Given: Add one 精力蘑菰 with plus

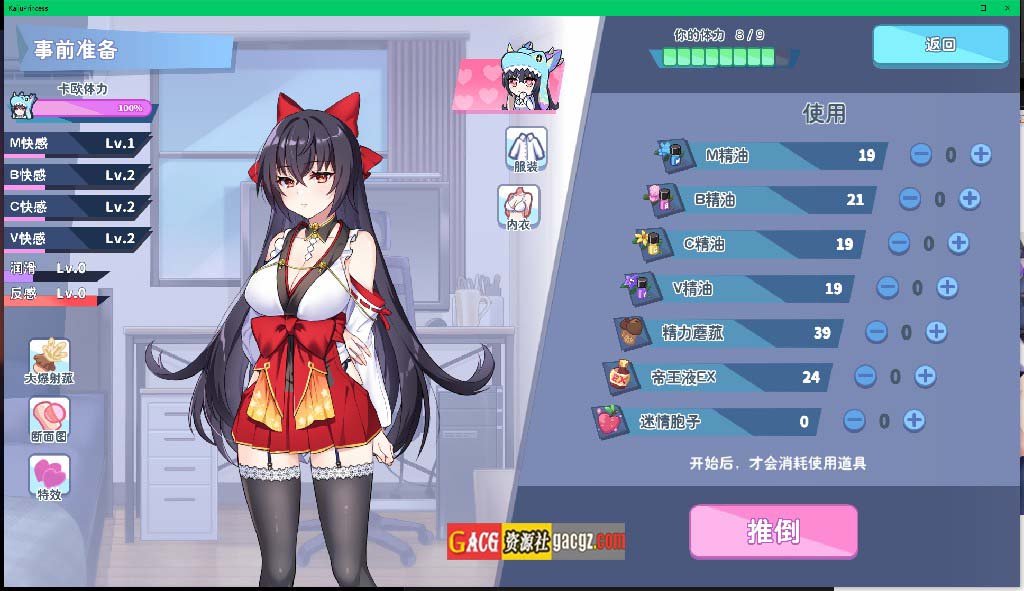Looking at the screenshot, I should 936,332.
